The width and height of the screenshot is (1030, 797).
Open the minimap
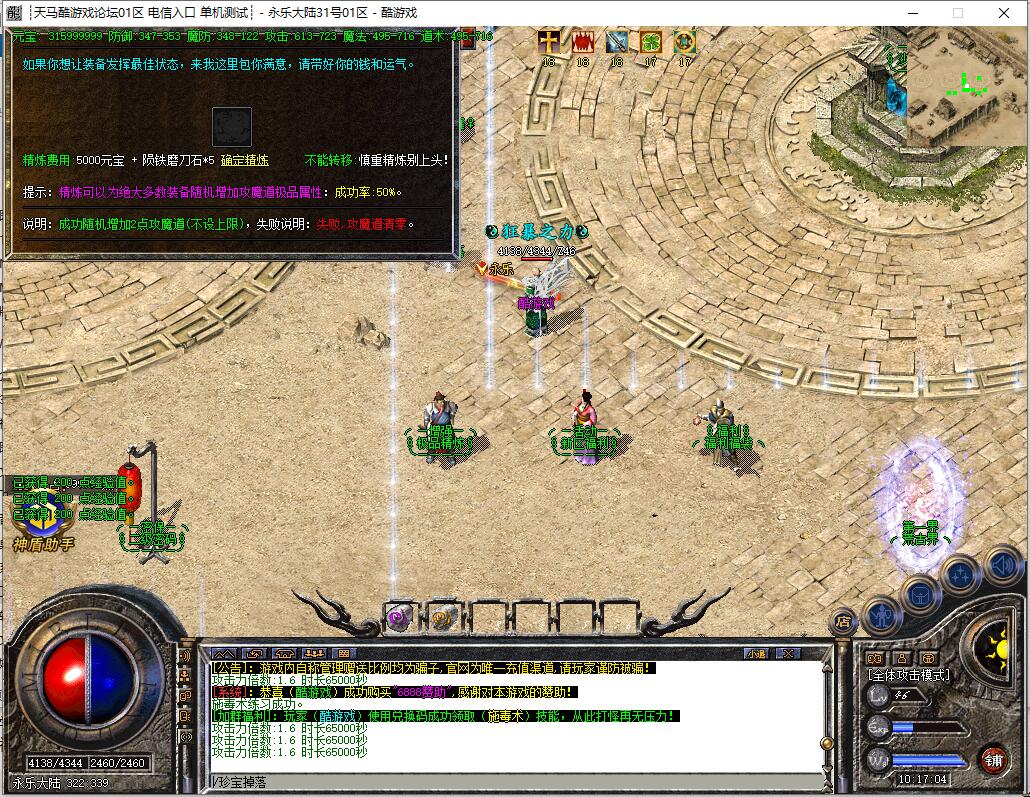point(967,89)
